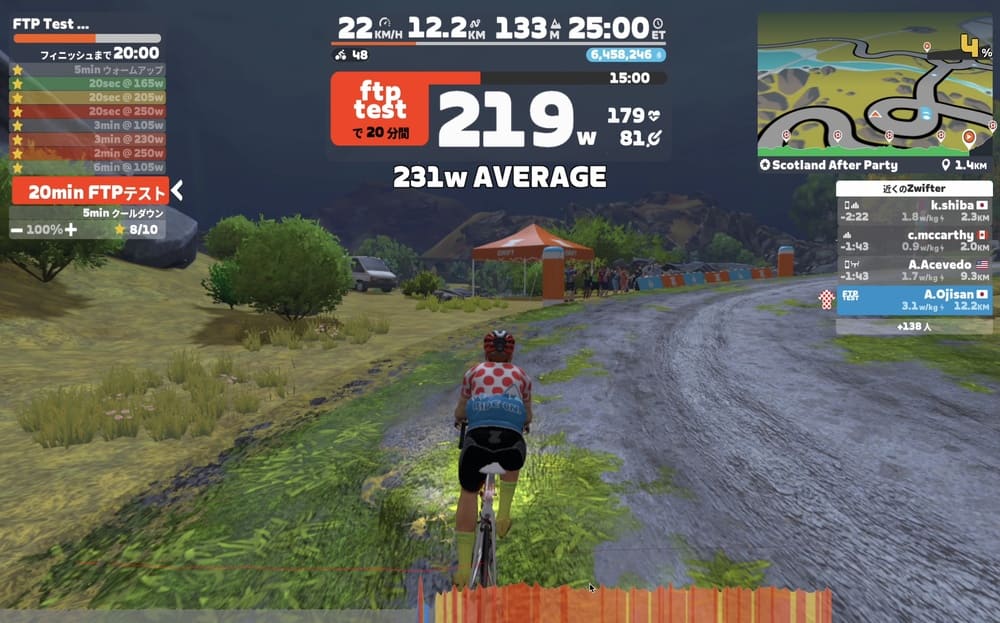Select rider k.shiba in nearby list

point(914,210)
